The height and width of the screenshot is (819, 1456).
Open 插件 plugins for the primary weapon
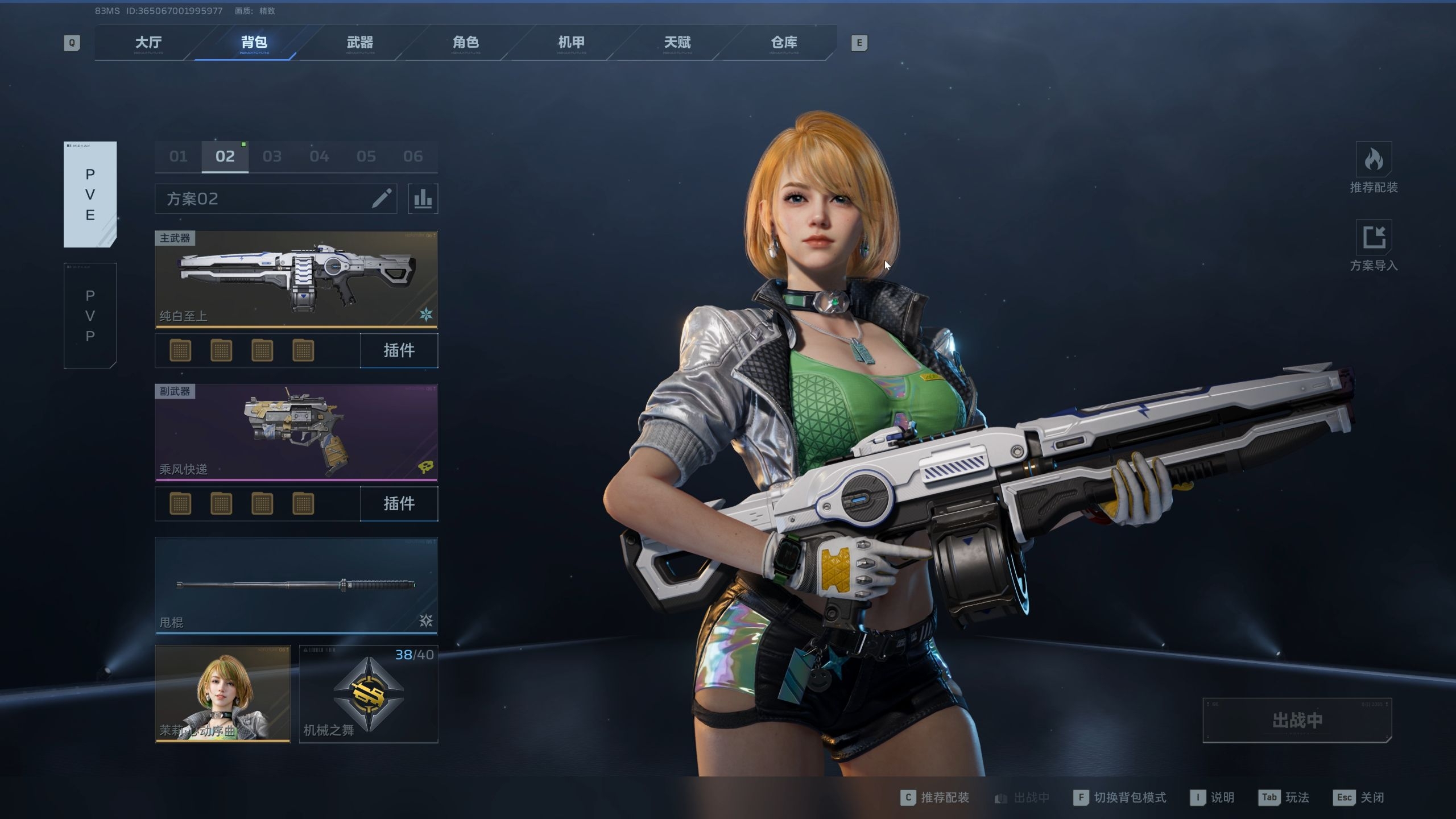coord(399,350)
